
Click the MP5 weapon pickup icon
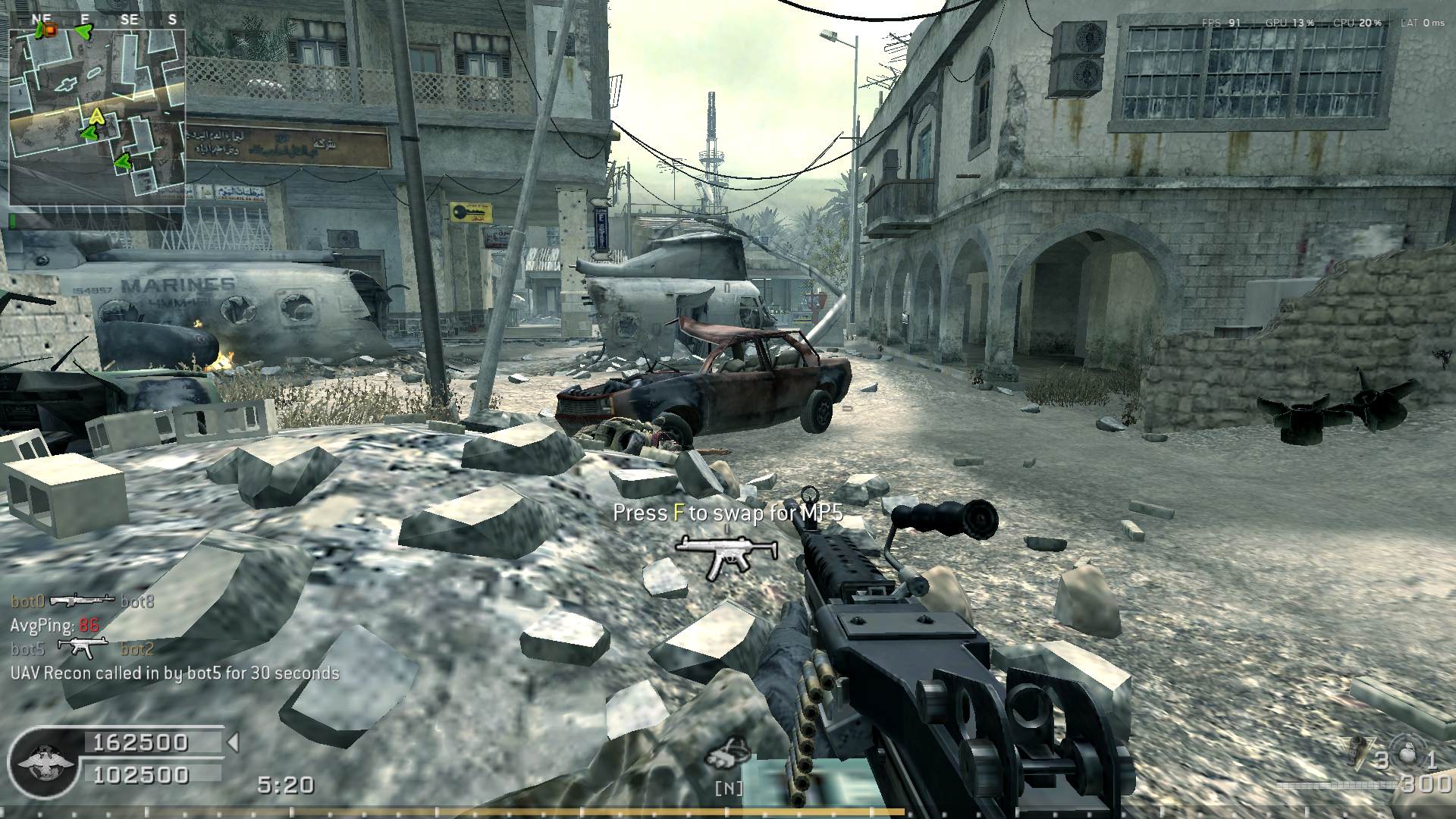click(726, 556)
